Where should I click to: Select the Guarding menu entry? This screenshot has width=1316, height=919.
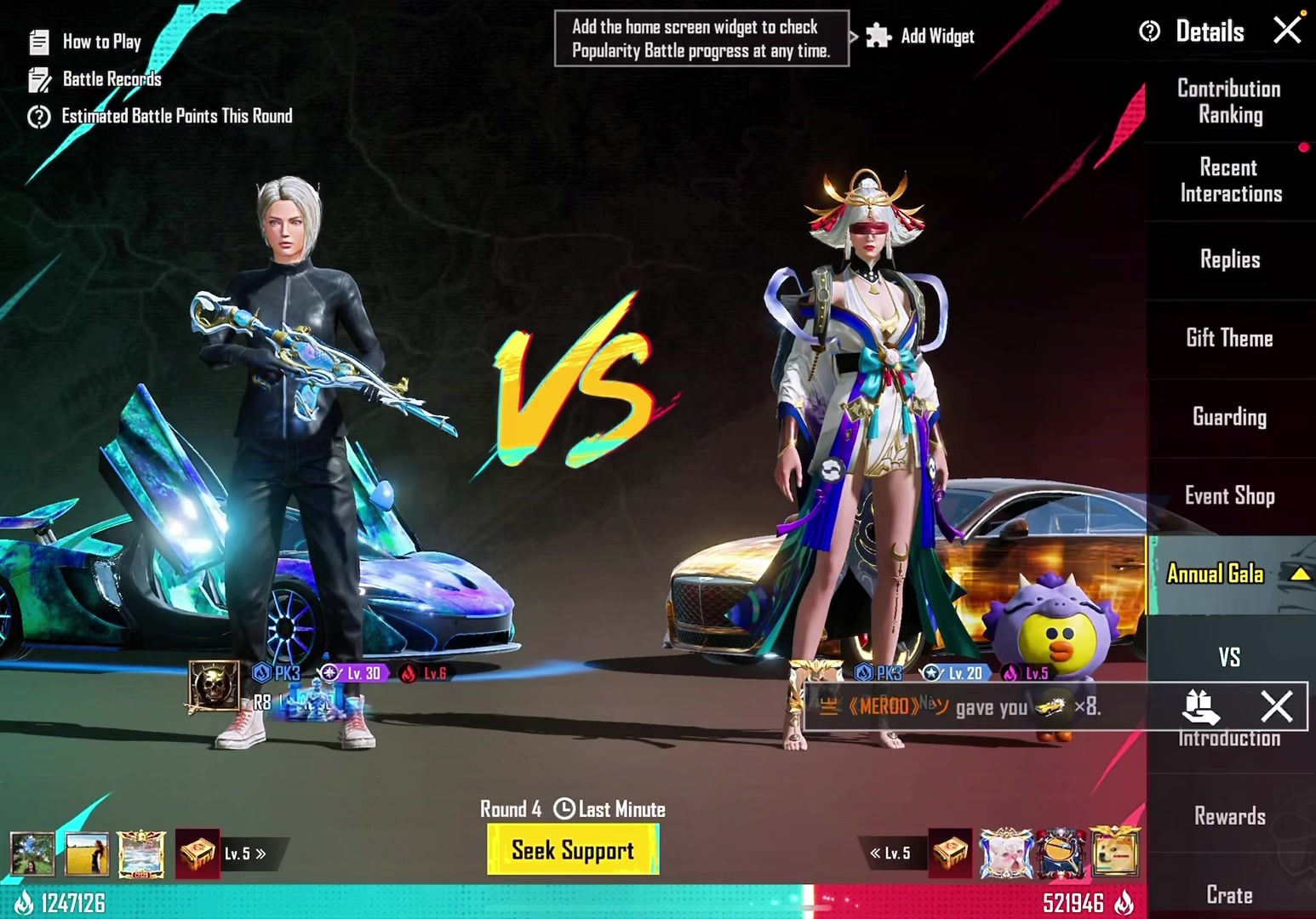tap(1229, 417)
